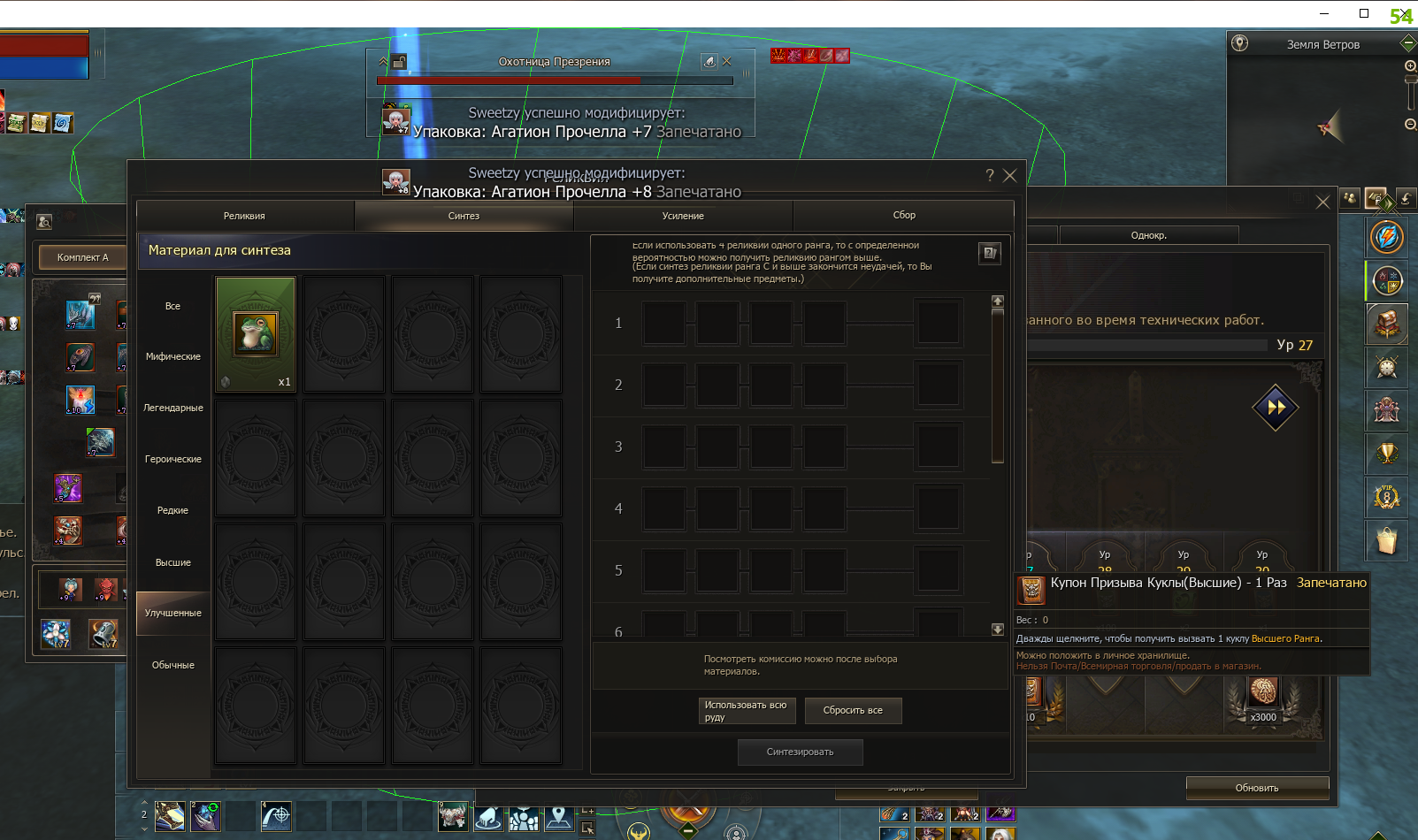Maximize the game window
Image resolution: width=1418 pixels, height=840 pixels.
(1363, 13)
